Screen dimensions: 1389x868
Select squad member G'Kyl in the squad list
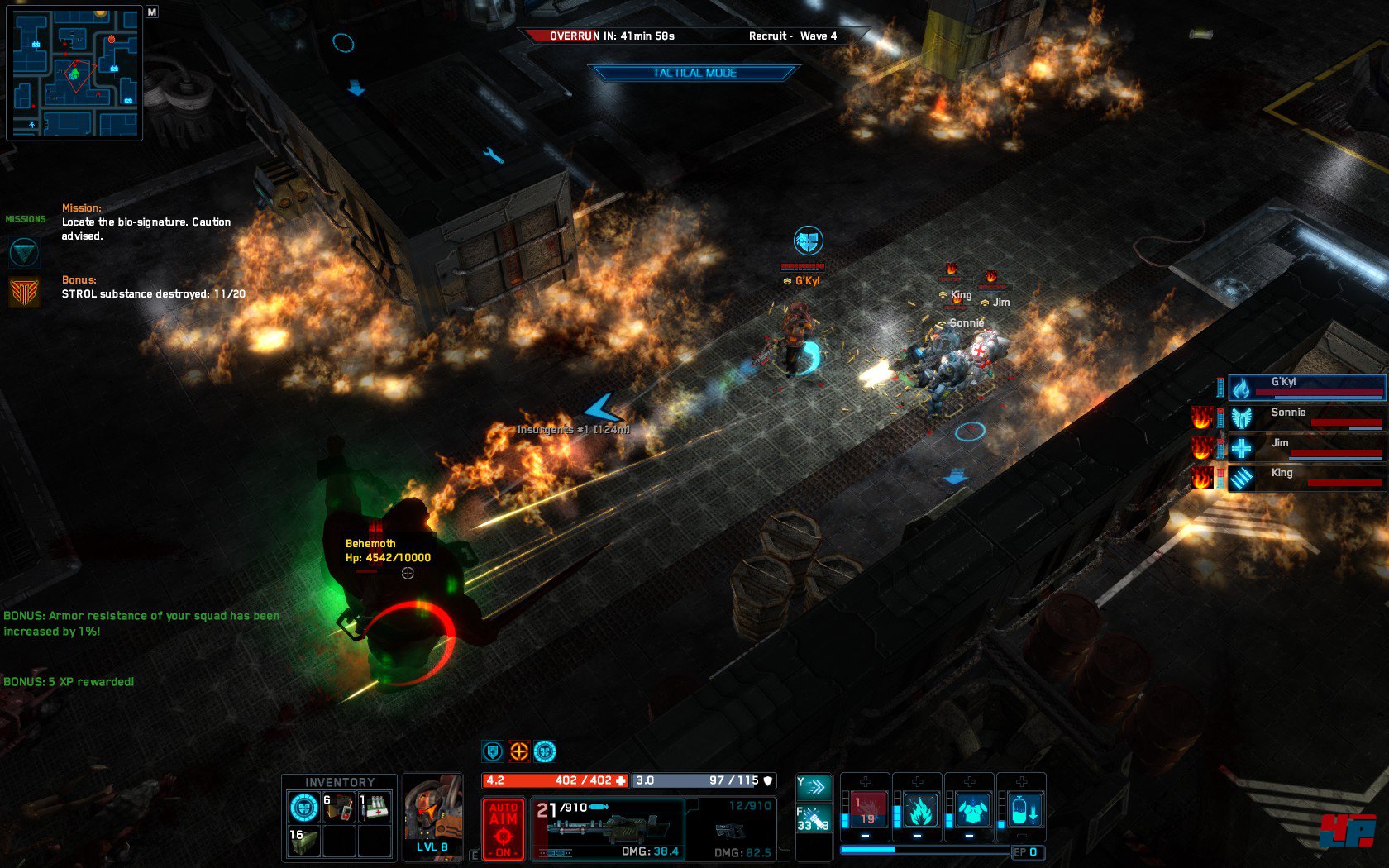tap(1306, 387)
